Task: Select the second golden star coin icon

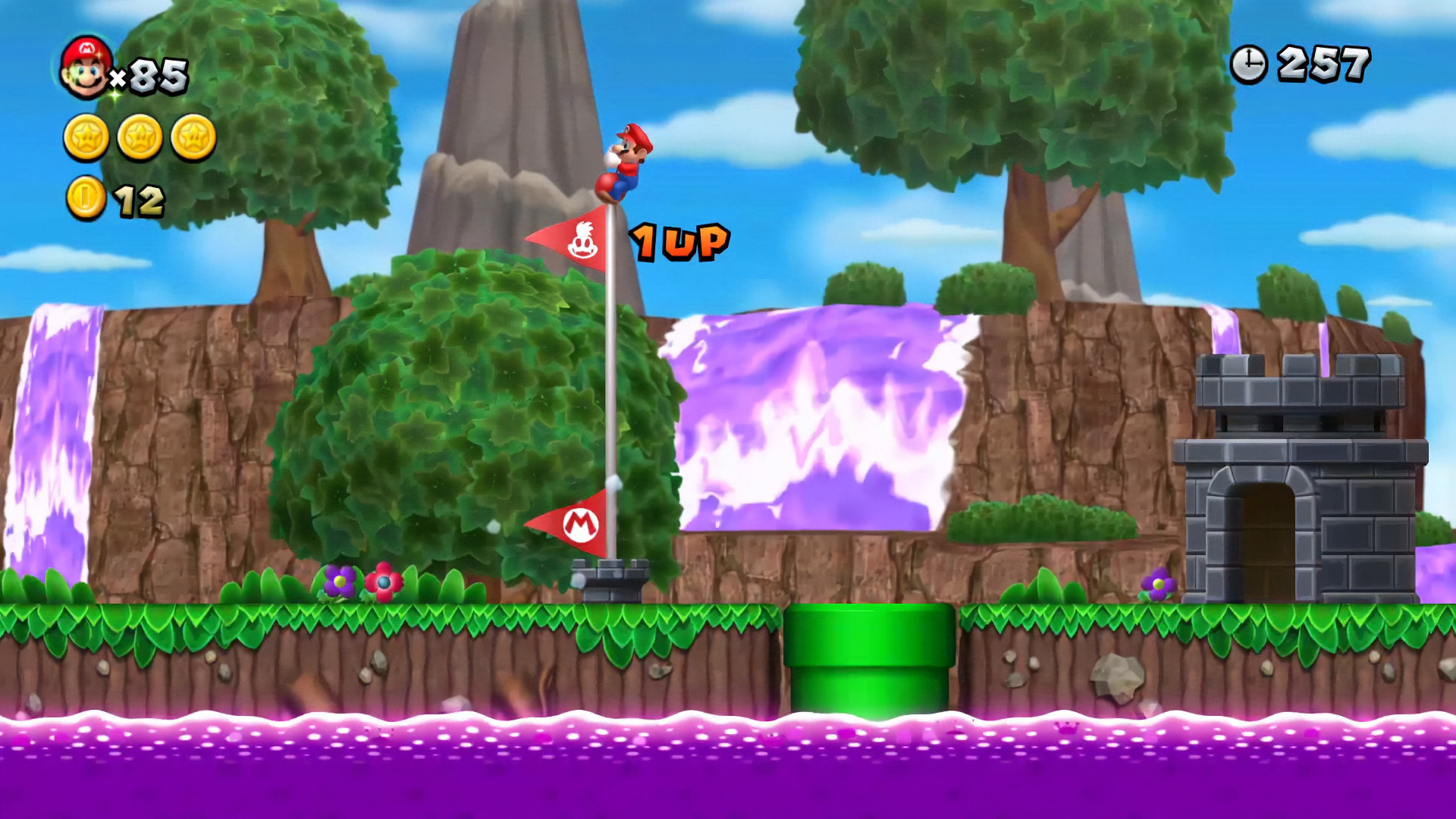Action: (x=140, y=136)
